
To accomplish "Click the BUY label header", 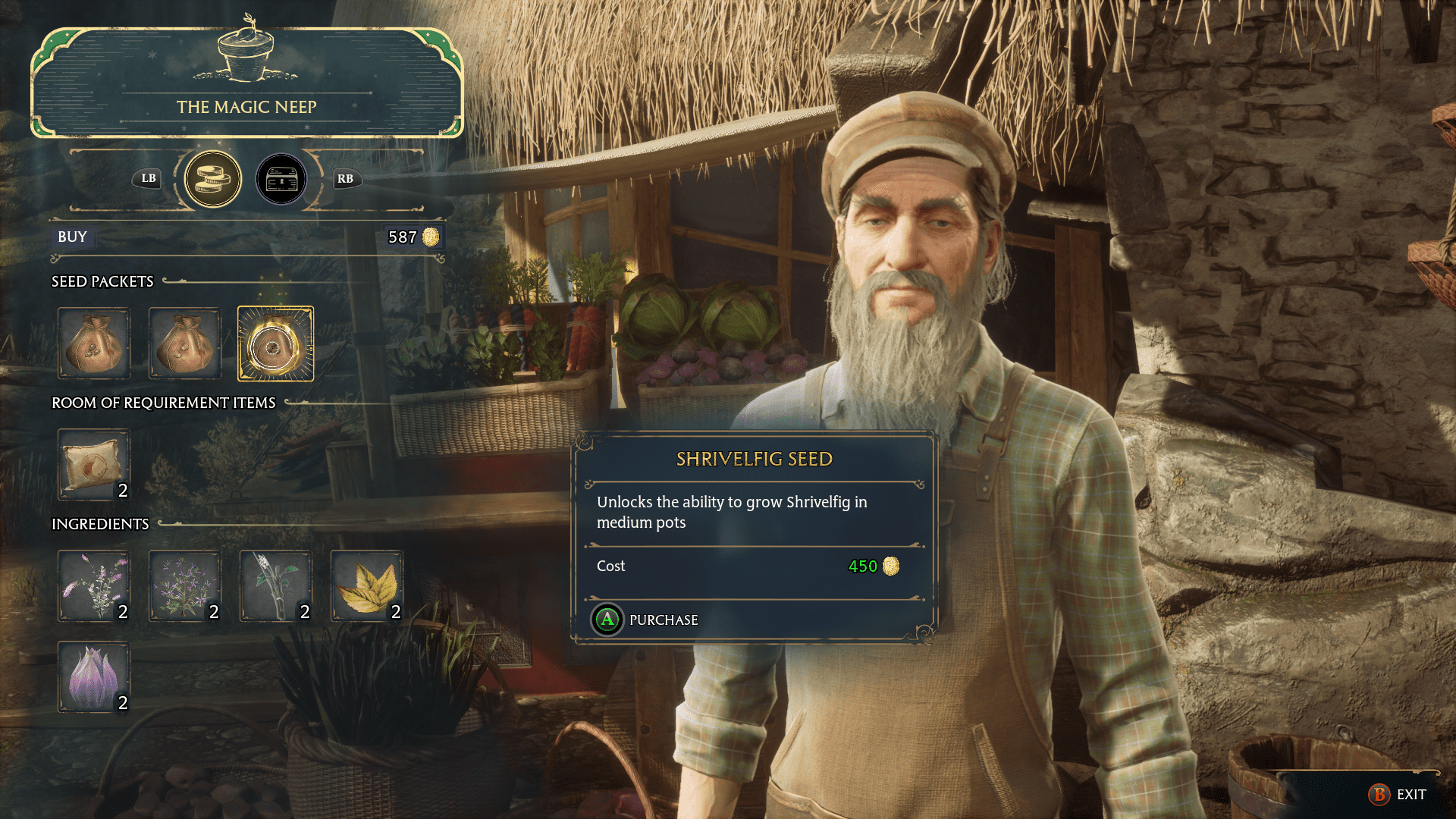I will pos(72,237).
